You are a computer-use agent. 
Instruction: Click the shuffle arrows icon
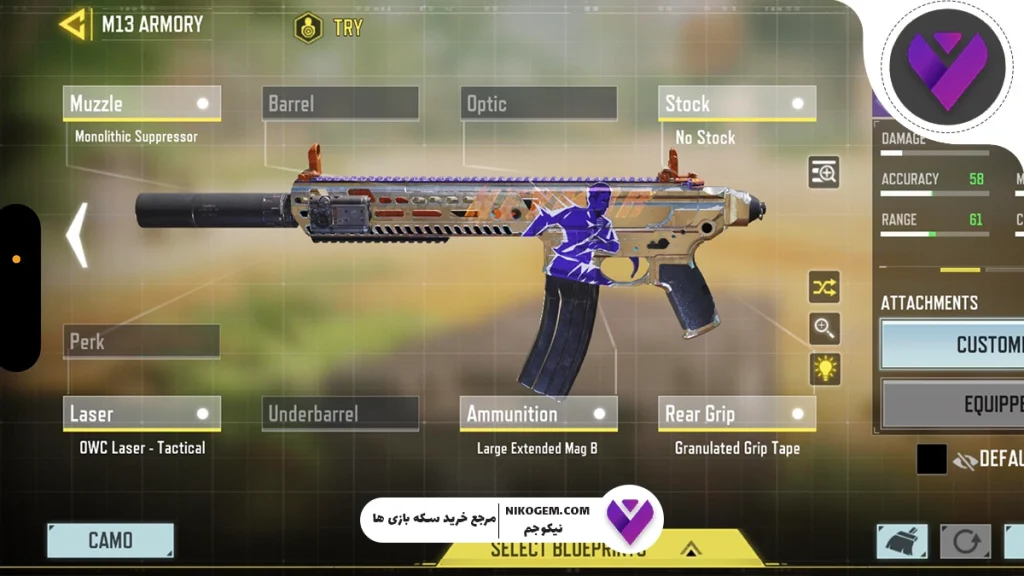pos(824,288)
